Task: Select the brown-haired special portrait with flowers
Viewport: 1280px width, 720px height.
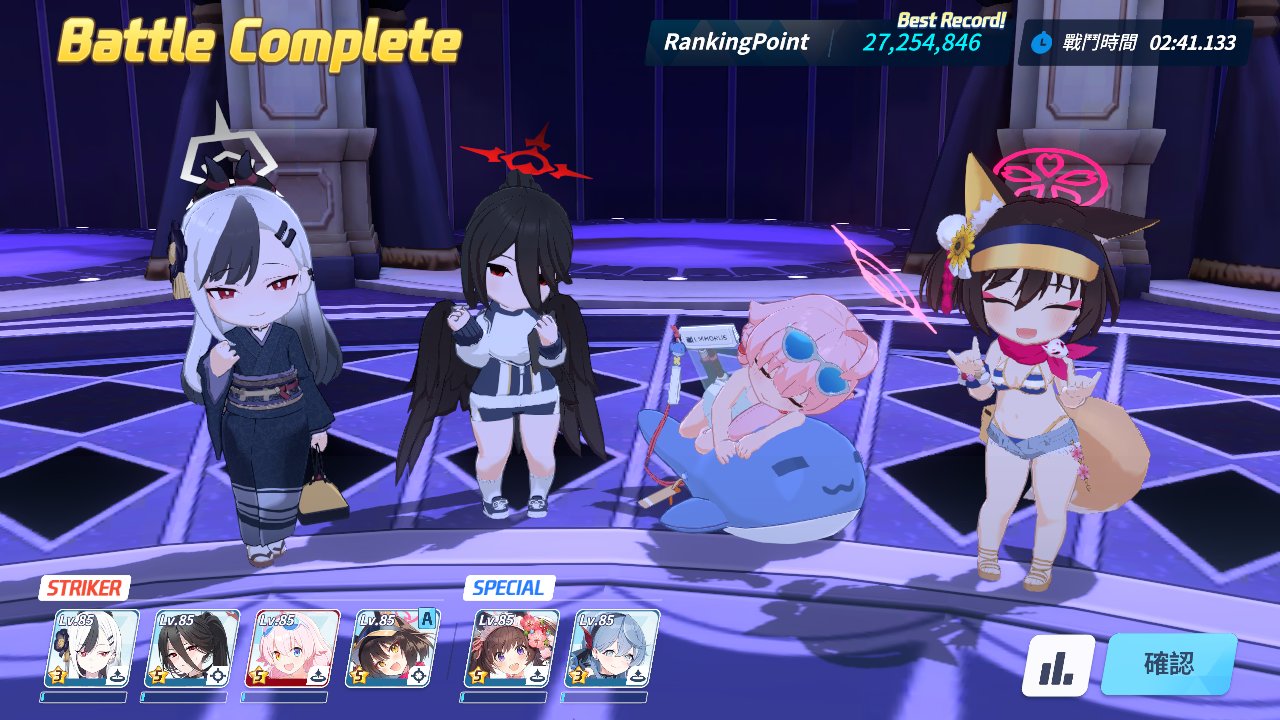Action: click(x=511, y=648)
